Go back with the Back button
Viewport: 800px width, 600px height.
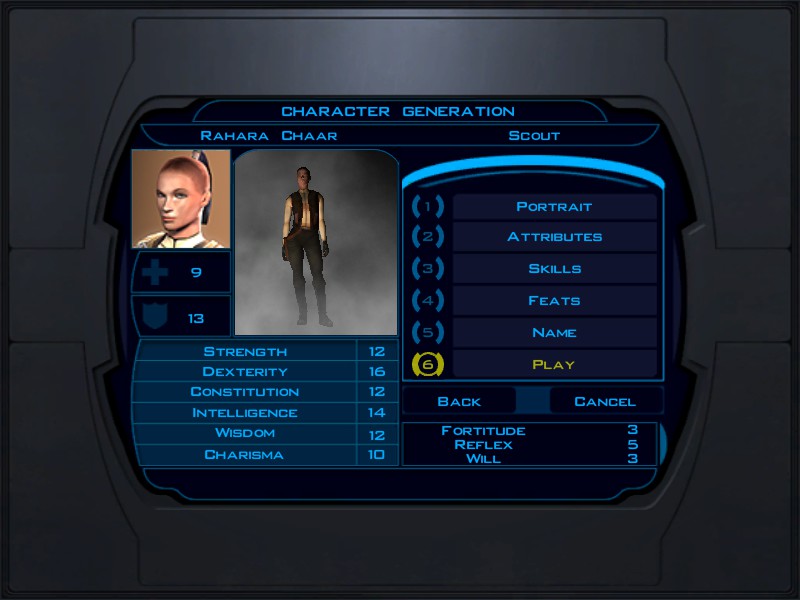click(x=459, y=401)
